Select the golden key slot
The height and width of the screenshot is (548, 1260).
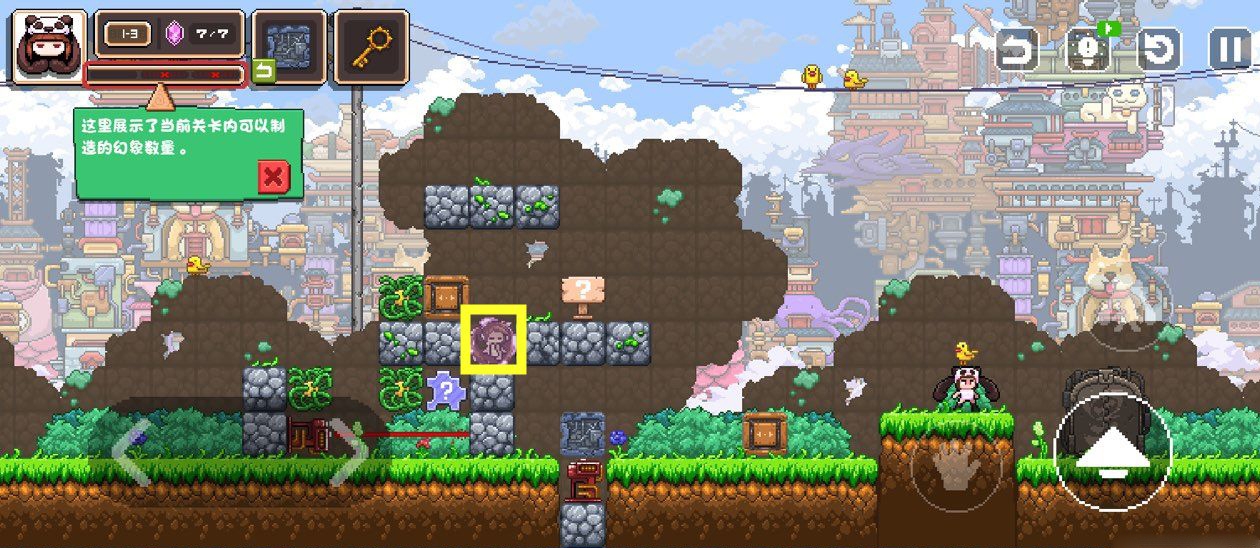pyautogui.click(x=371, y=46)
